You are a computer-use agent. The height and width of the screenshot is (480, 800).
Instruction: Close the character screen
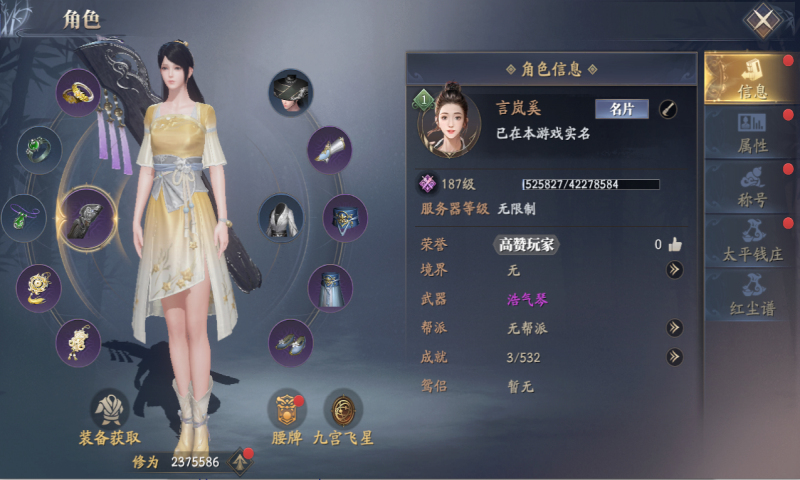click(x=763, y=20)
